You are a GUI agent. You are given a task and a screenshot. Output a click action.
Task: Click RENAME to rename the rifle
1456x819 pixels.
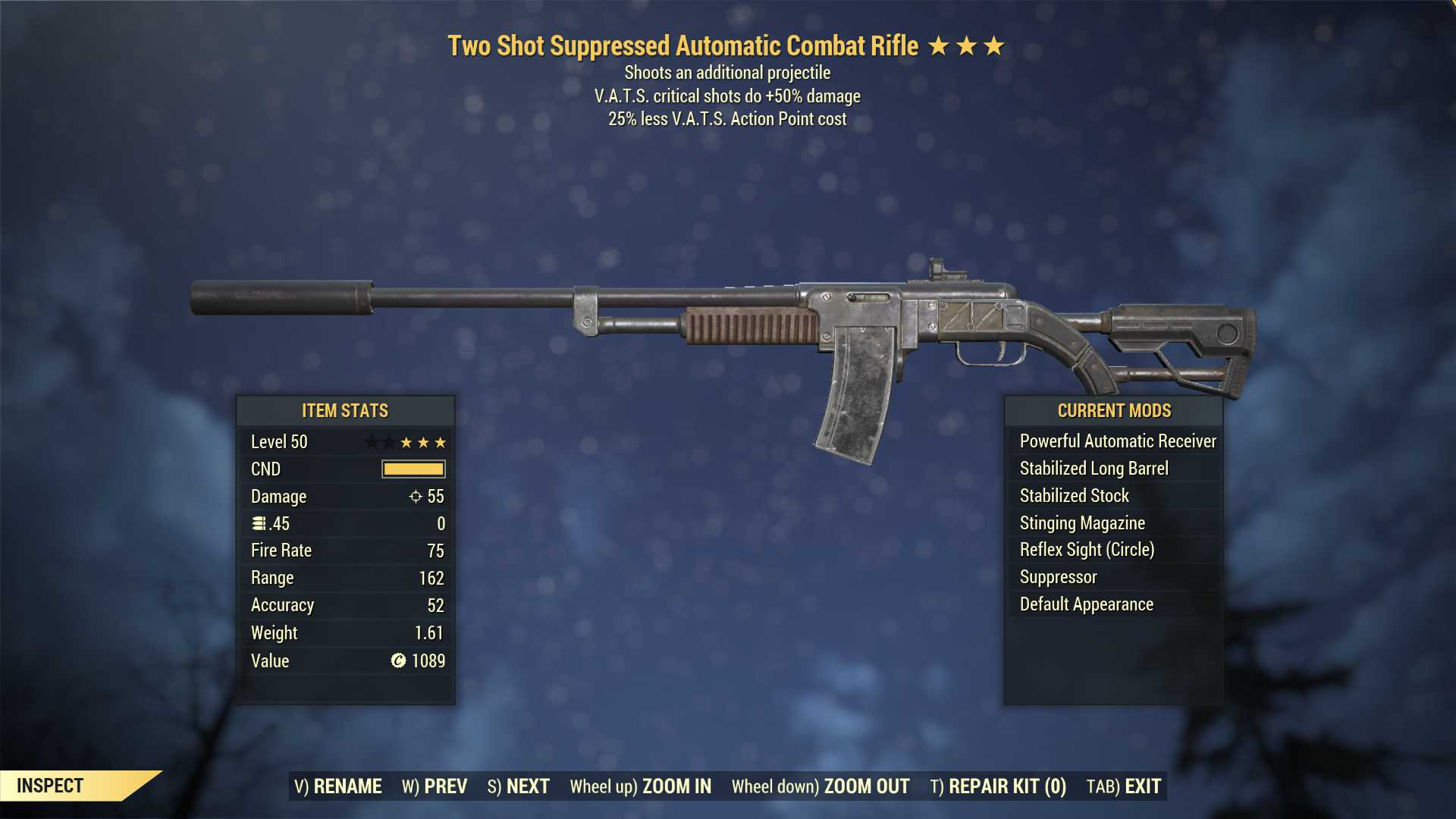(x=348, y=786)
